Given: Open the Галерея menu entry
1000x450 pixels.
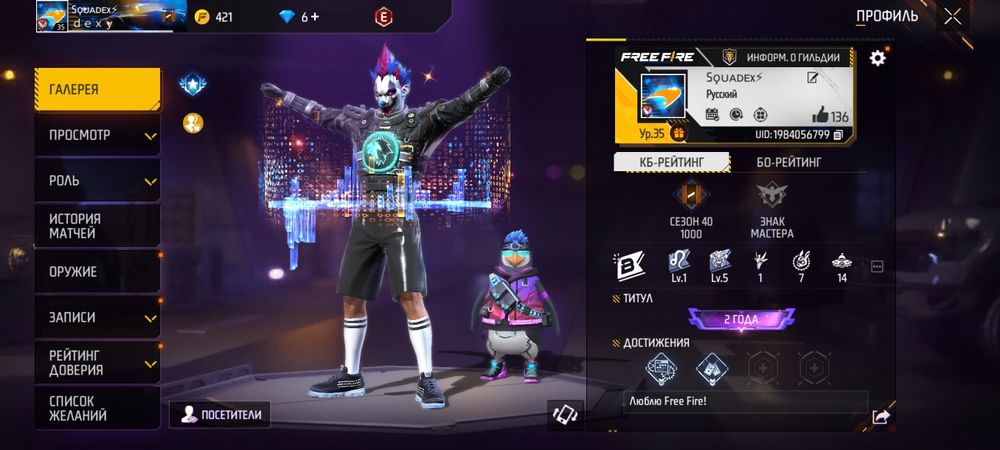Looking at the screenshot, I should coord(97,89).
